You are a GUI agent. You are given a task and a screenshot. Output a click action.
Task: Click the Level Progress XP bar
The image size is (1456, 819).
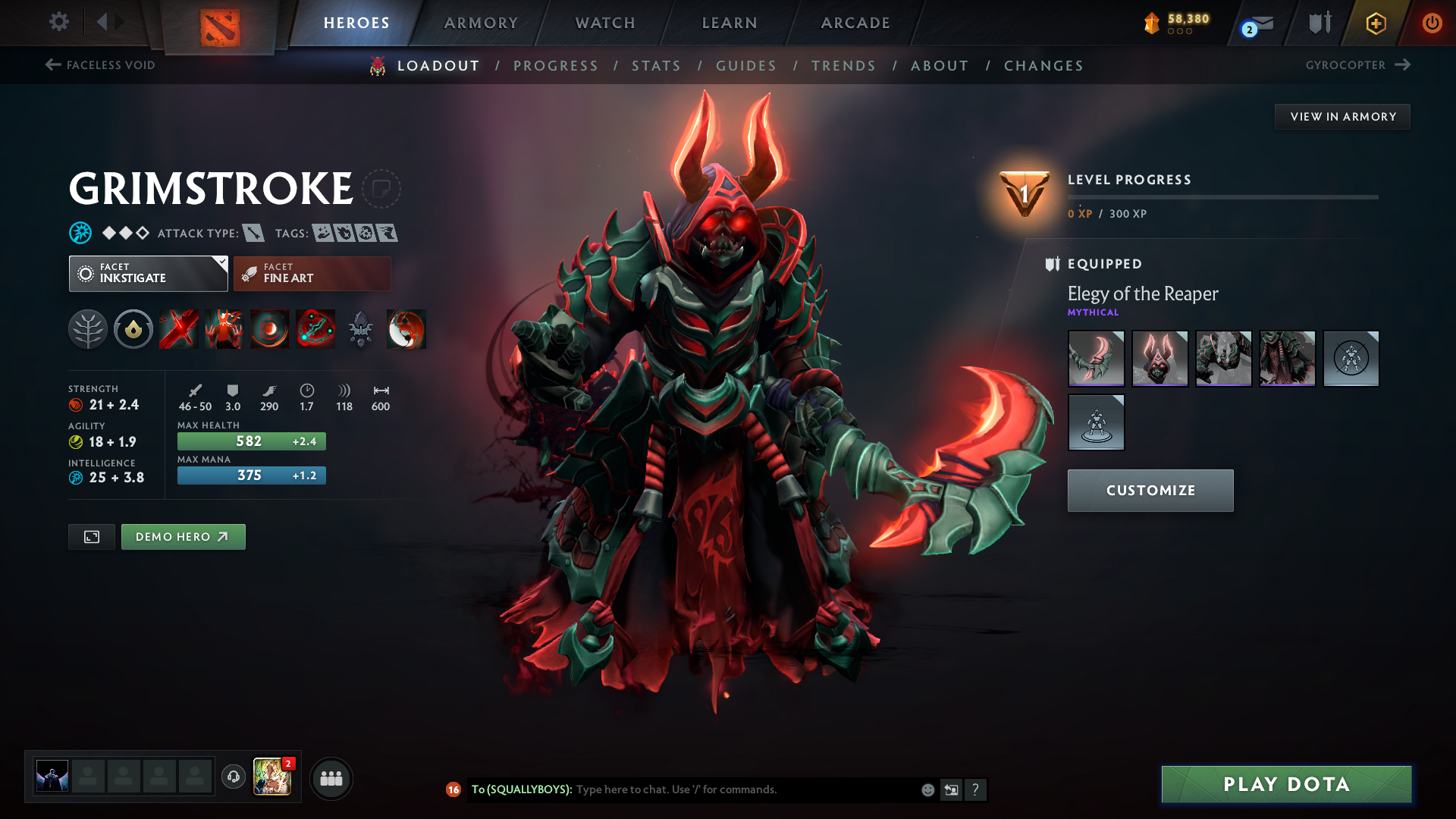tap(1222, 199)
